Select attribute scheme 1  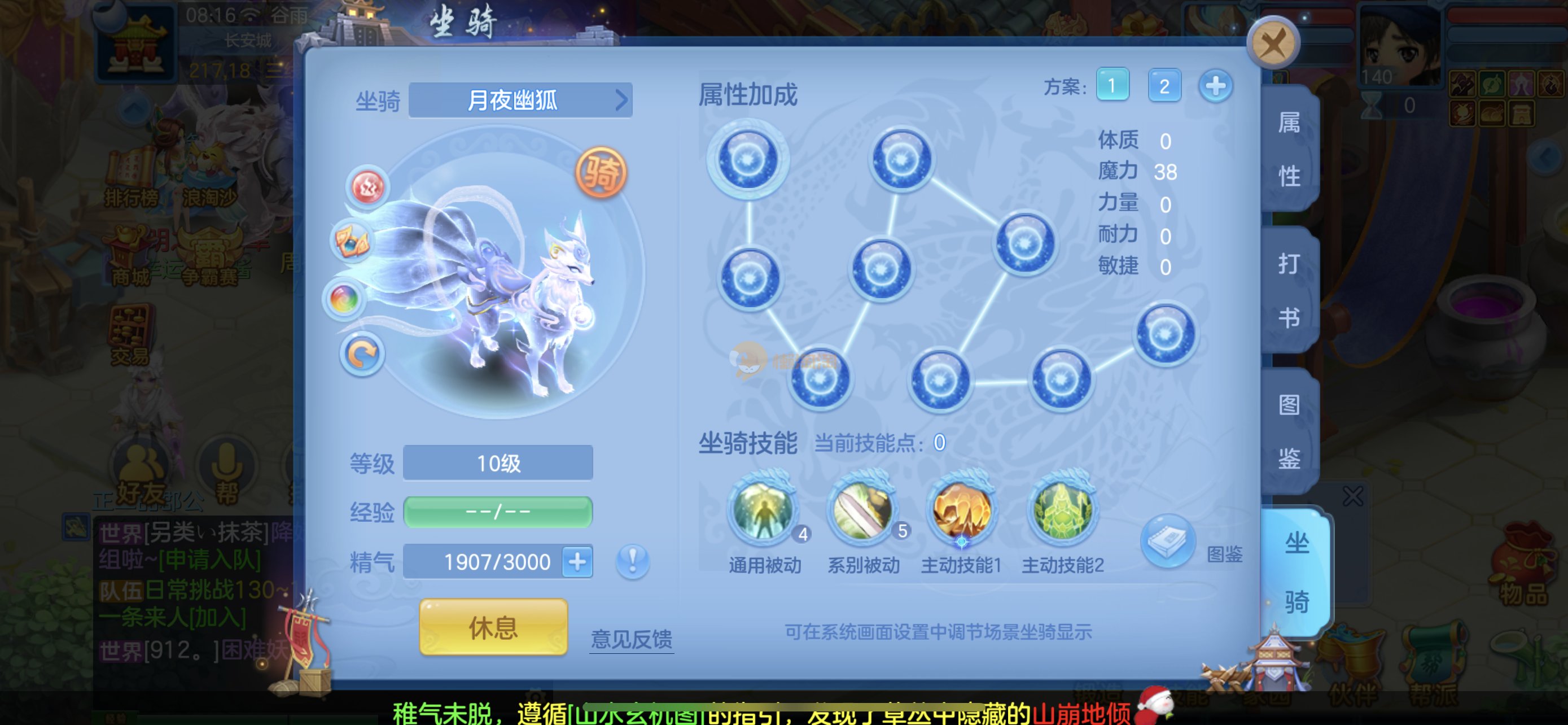pos(1112,86)
